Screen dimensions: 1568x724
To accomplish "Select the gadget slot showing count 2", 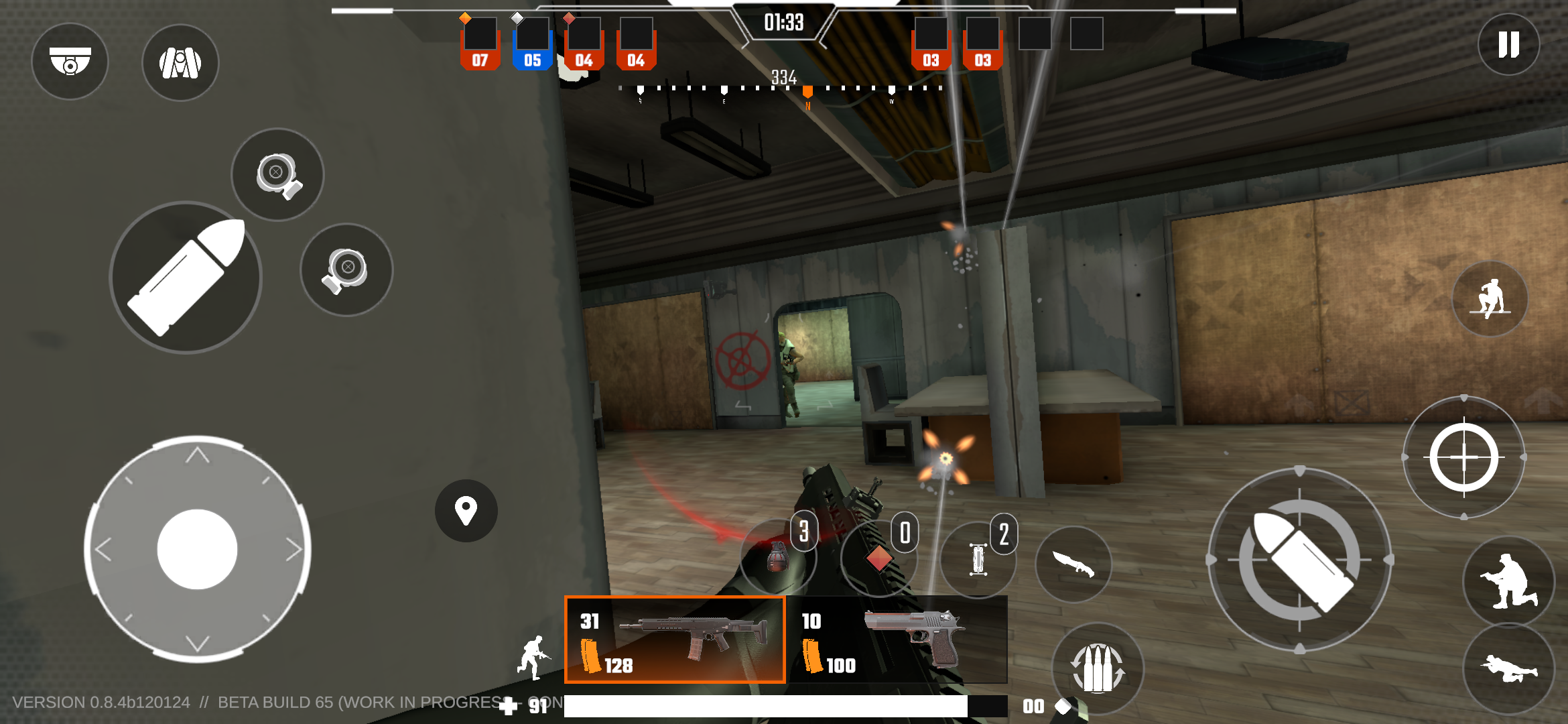I will click(x=978, y=559).
